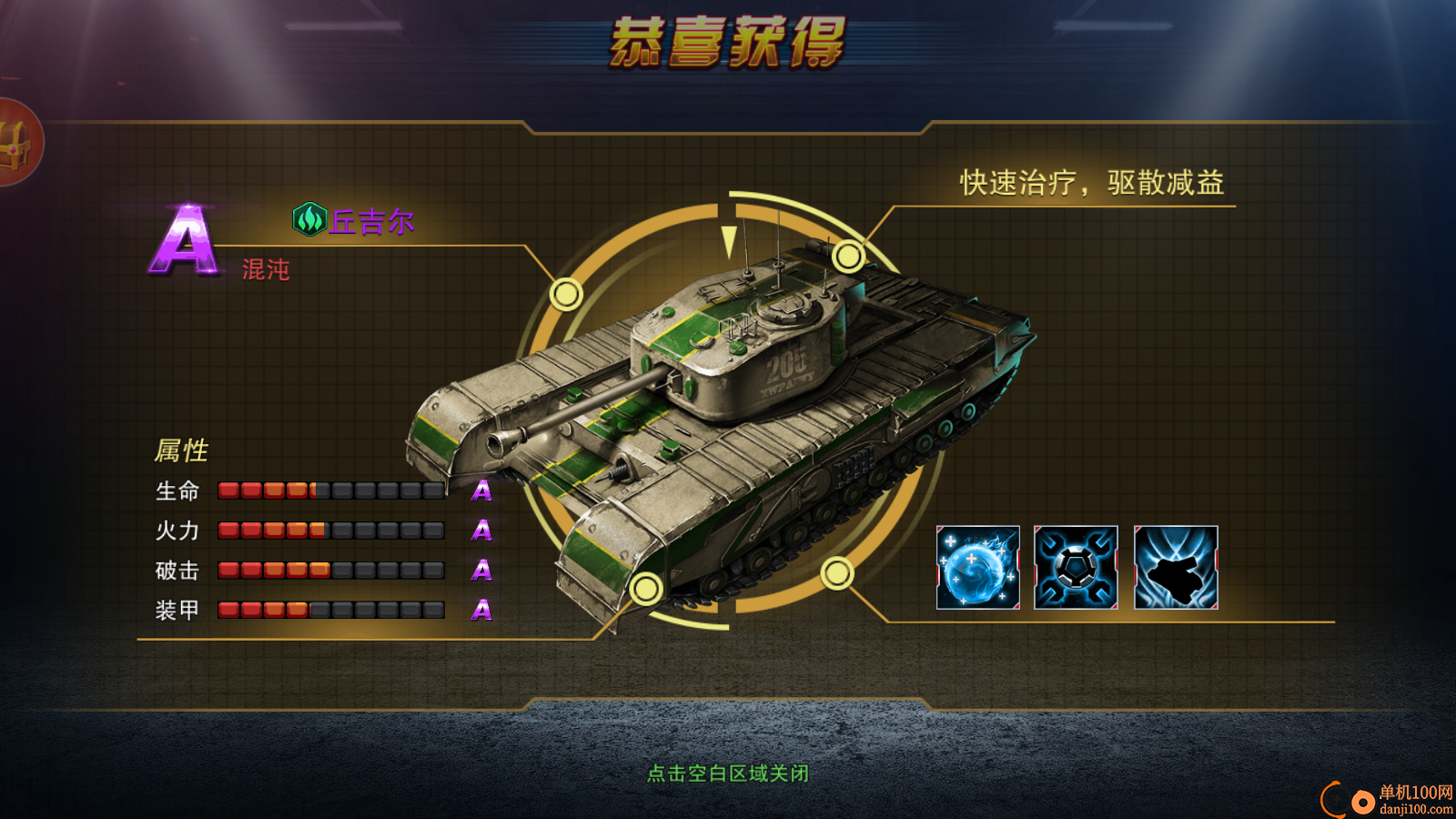Screen dimensions: 1456x819
Task: Click the 生命 attribute progress bar
Action: [x=332, y=490]
